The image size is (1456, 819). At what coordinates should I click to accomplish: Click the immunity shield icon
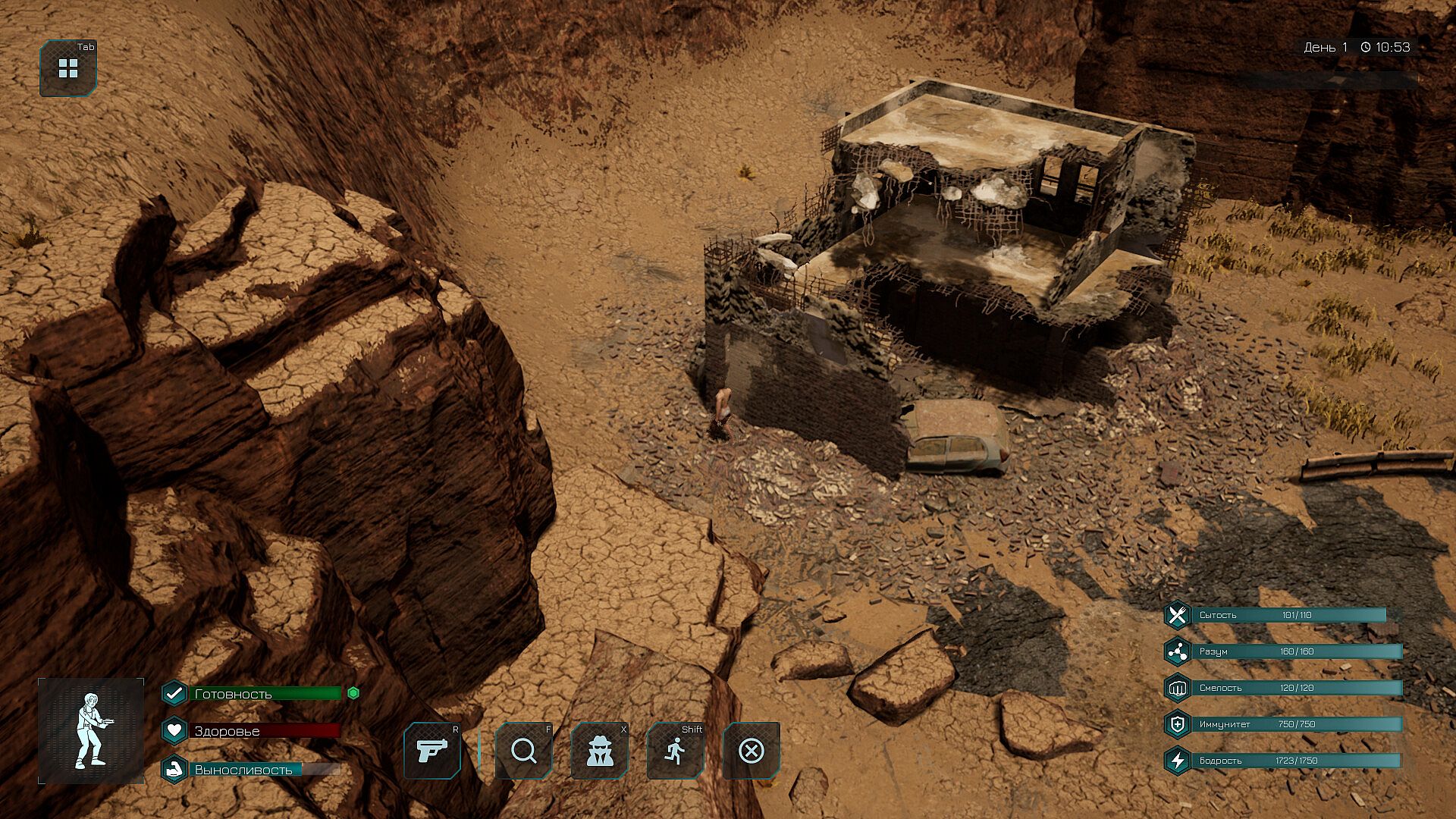[1177, 724]
